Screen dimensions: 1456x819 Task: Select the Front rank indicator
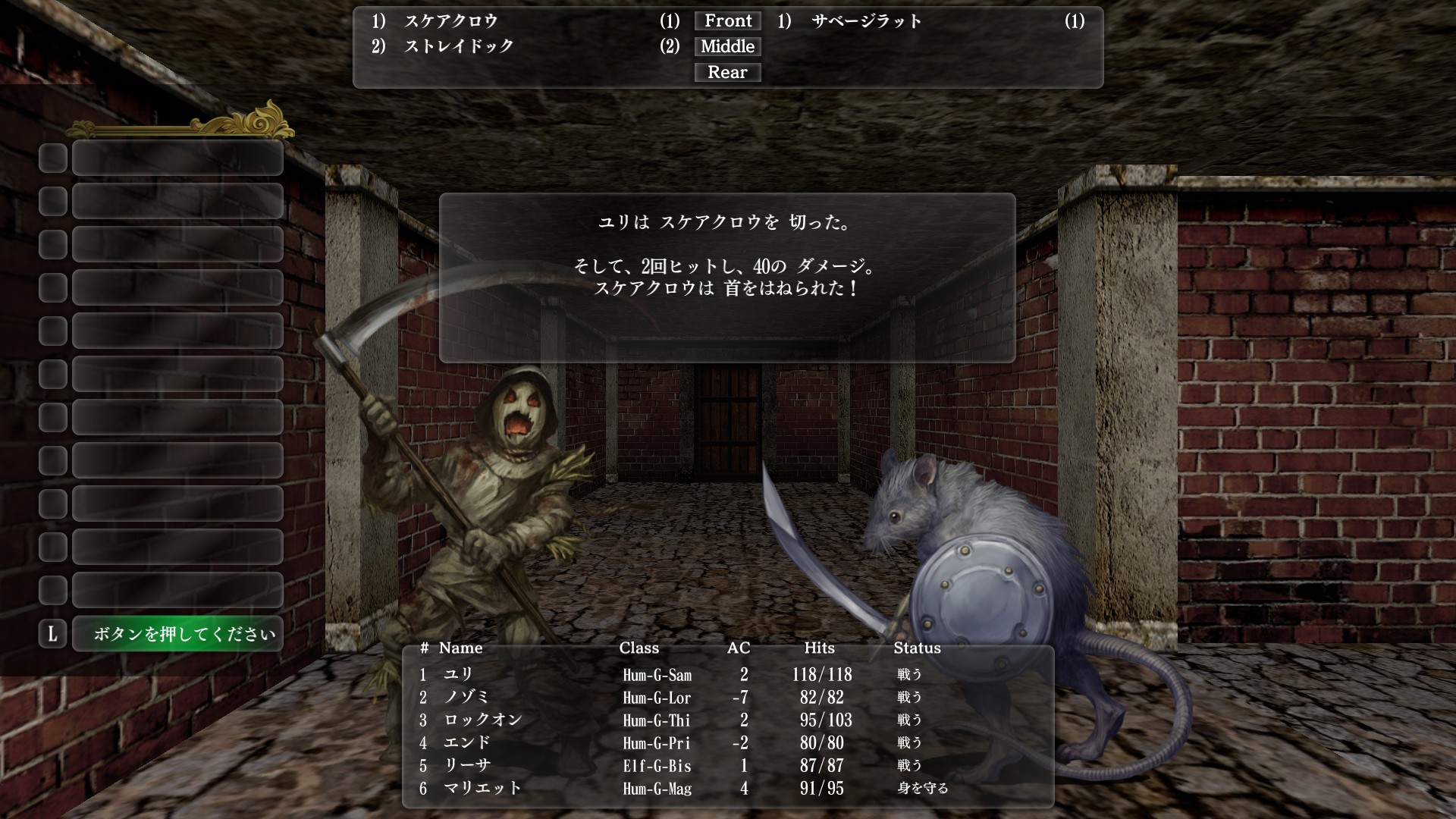[x=726, y=20]
